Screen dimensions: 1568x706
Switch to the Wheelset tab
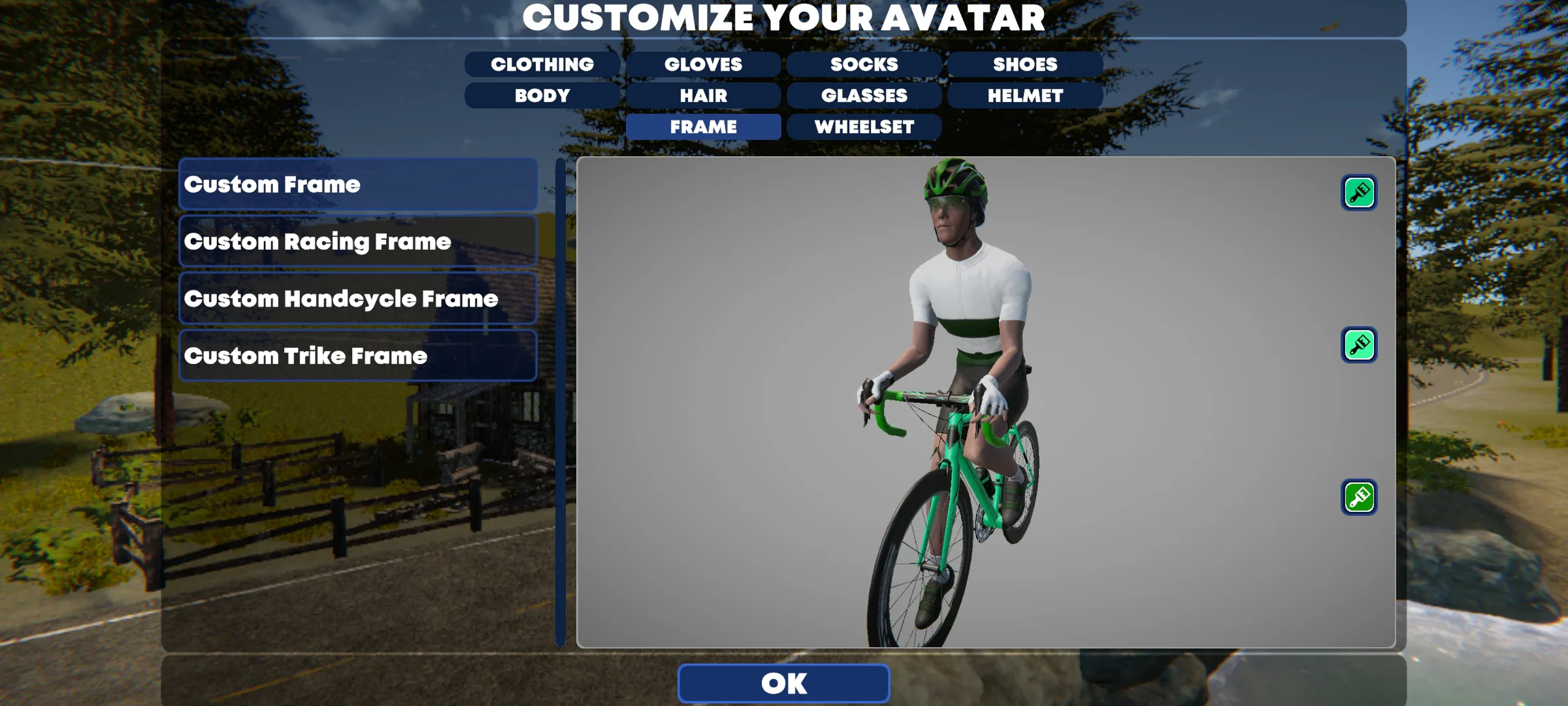[864, 127]
